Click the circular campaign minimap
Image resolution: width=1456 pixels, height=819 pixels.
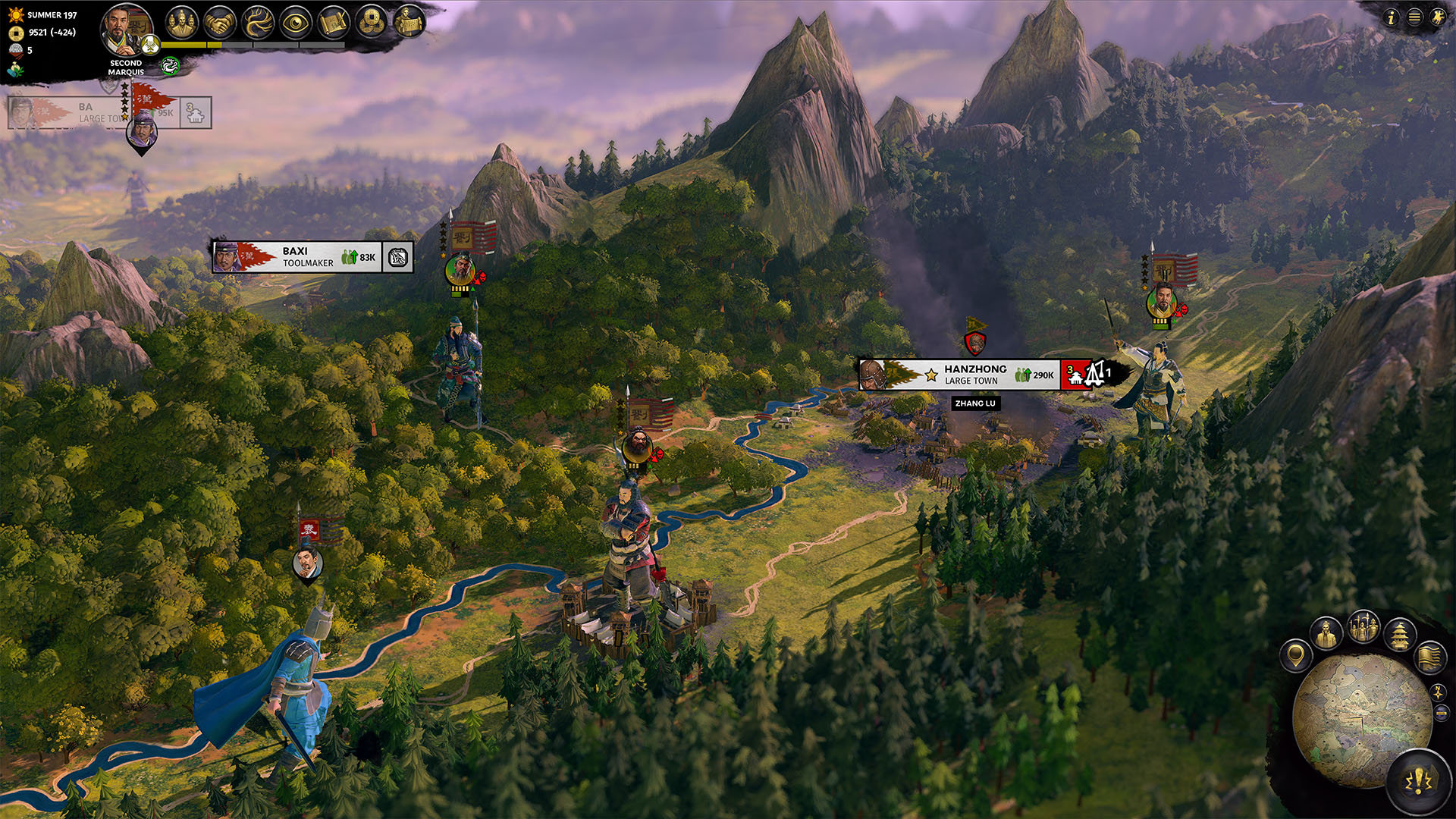[1361, 720]
